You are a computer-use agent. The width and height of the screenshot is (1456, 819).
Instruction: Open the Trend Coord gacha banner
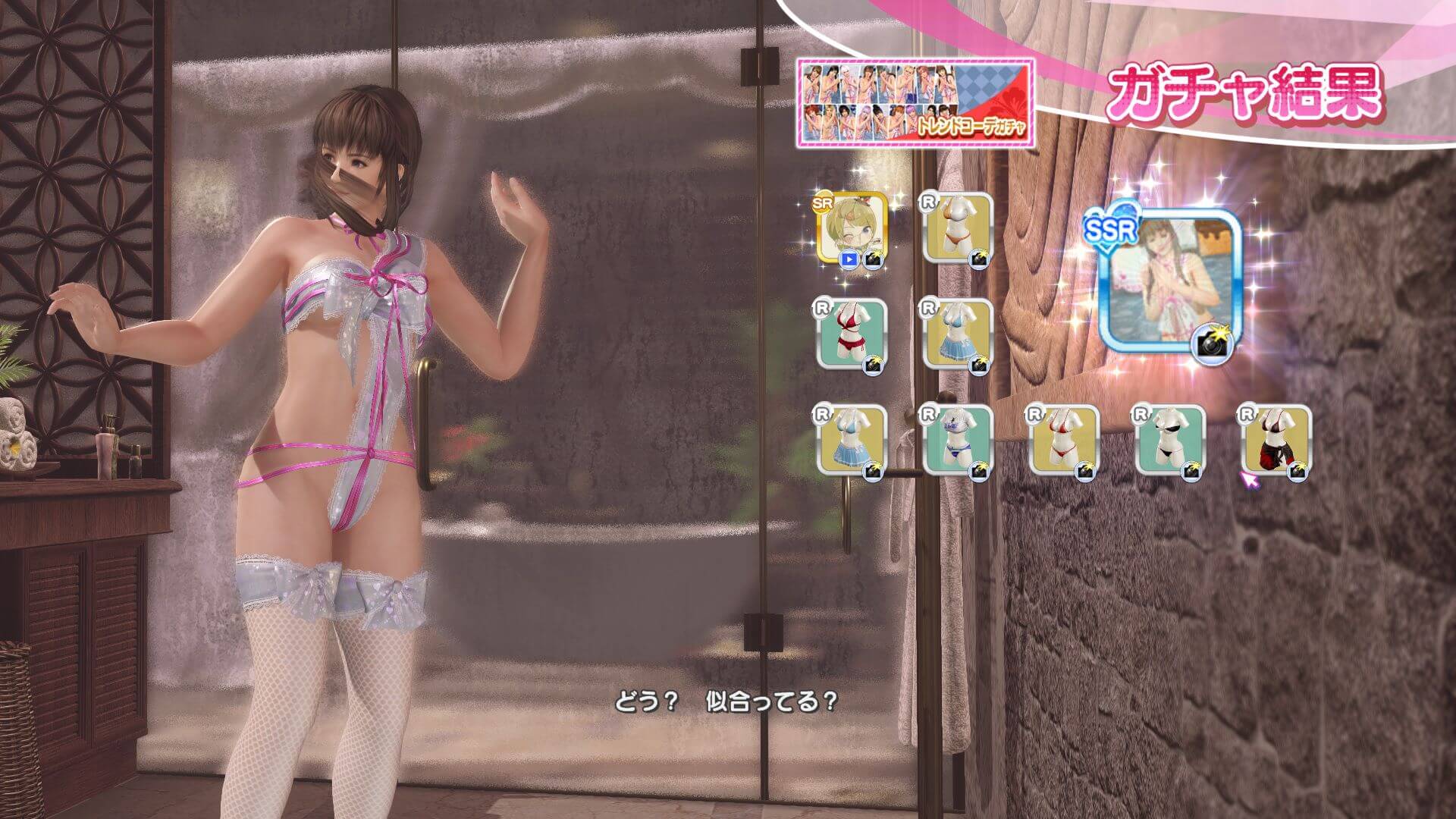(915, 102)
